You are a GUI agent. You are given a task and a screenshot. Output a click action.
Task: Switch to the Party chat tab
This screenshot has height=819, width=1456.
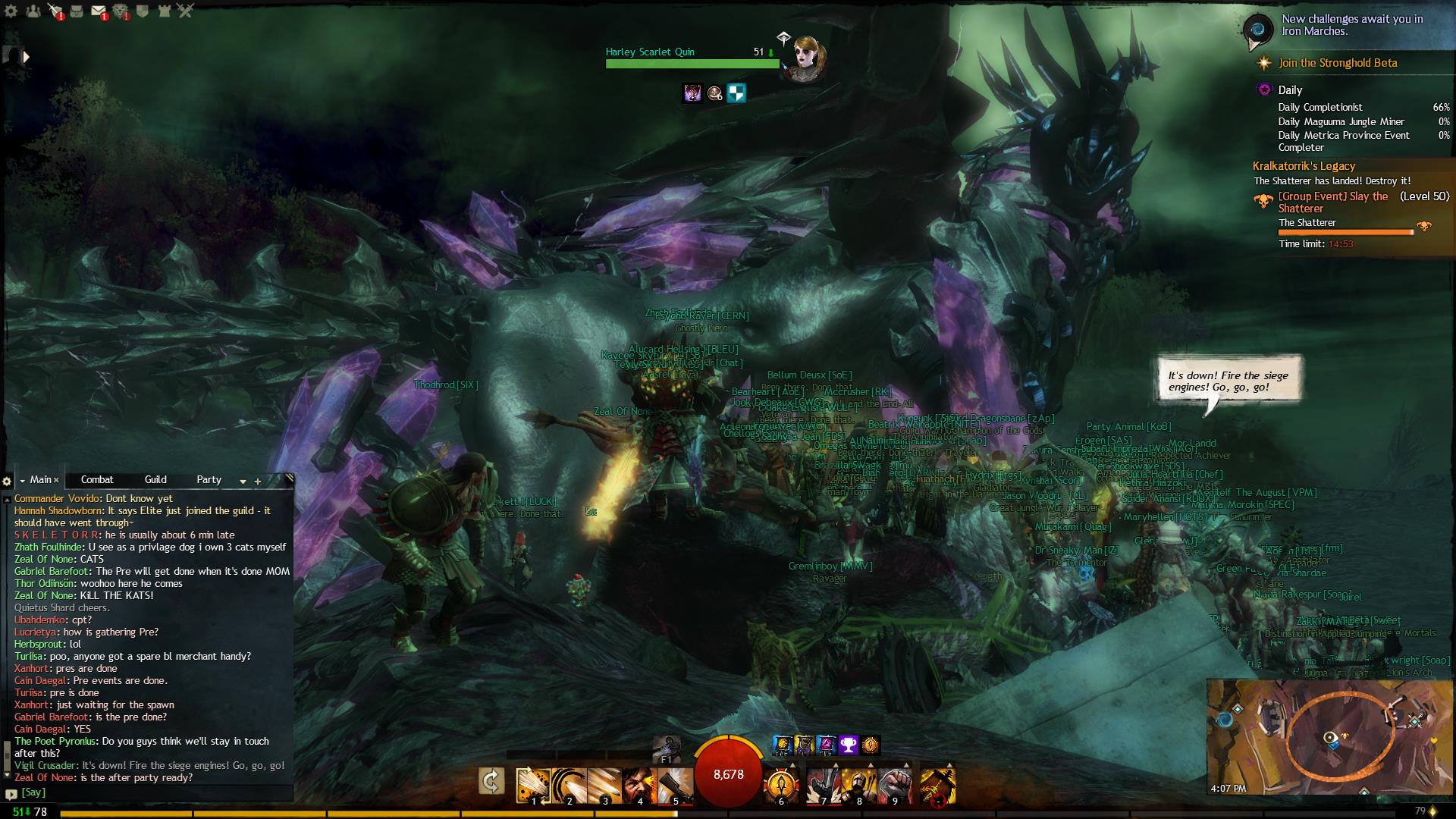pyautogui.click(x=209, y=479)
